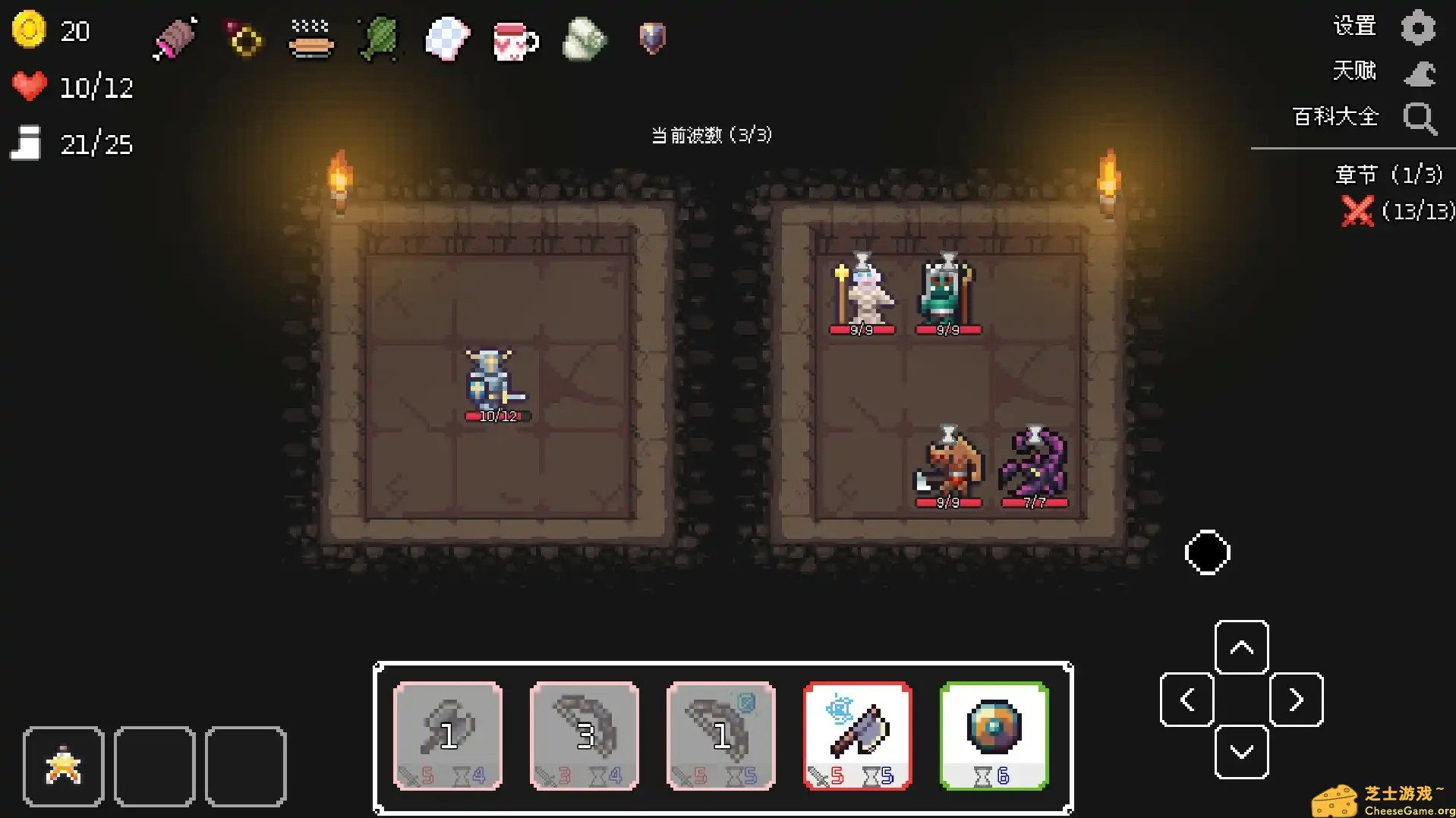Viewport: 1456px width, 818px height.
Task: Select the star icon in the bottom-left slot
Action: pos(63,765)
